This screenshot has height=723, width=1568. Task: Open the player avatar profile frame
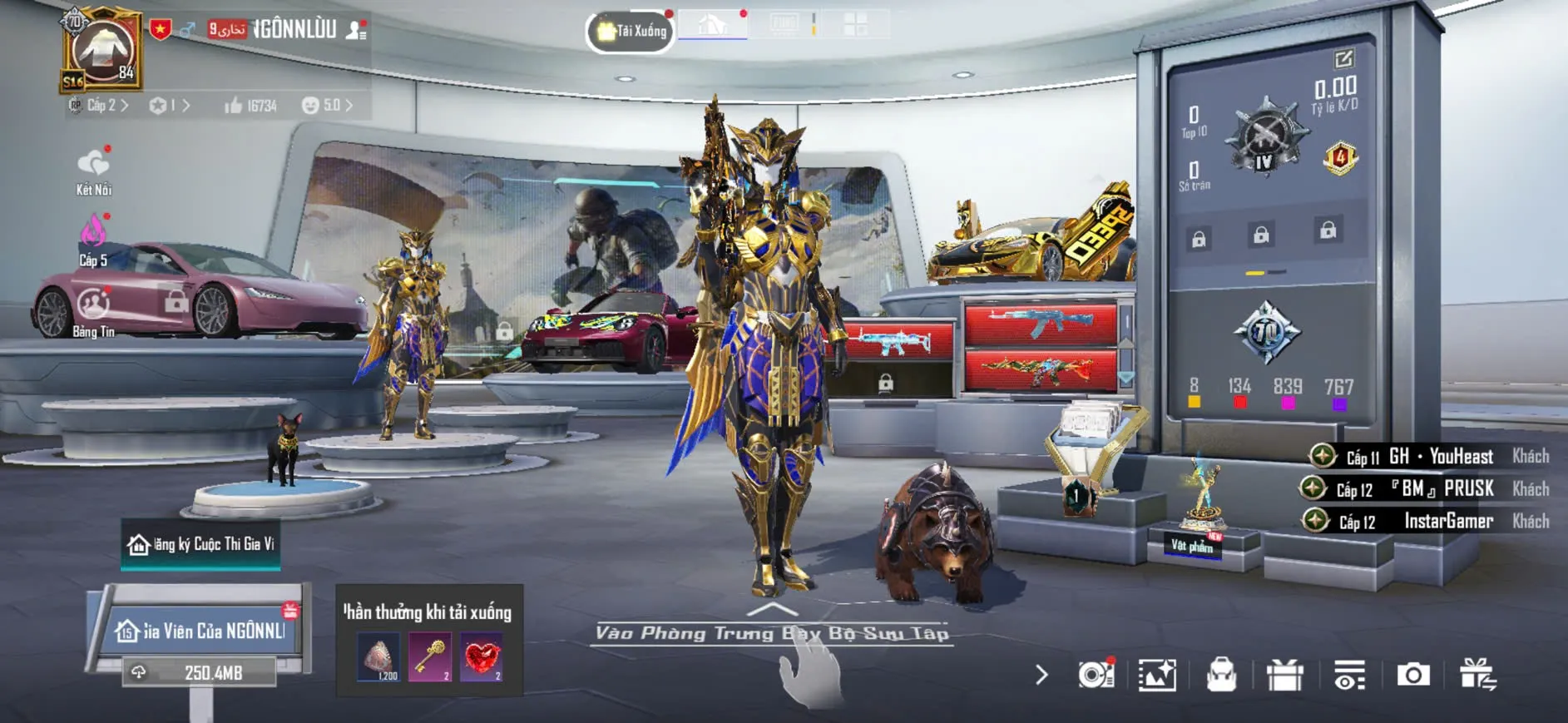click(102, 50)
